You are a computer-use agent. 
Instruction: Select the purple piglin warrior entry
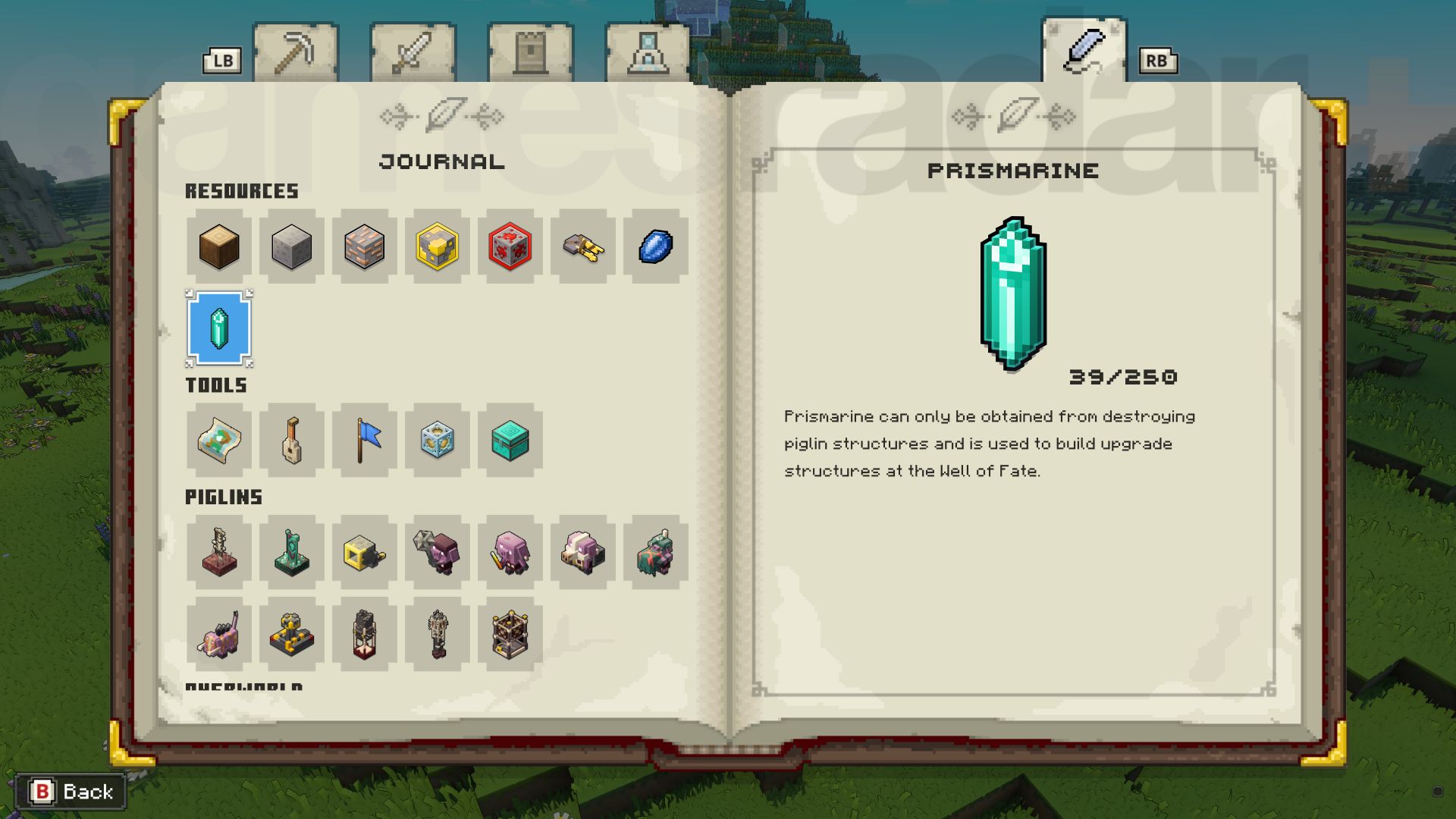(438, 554)
